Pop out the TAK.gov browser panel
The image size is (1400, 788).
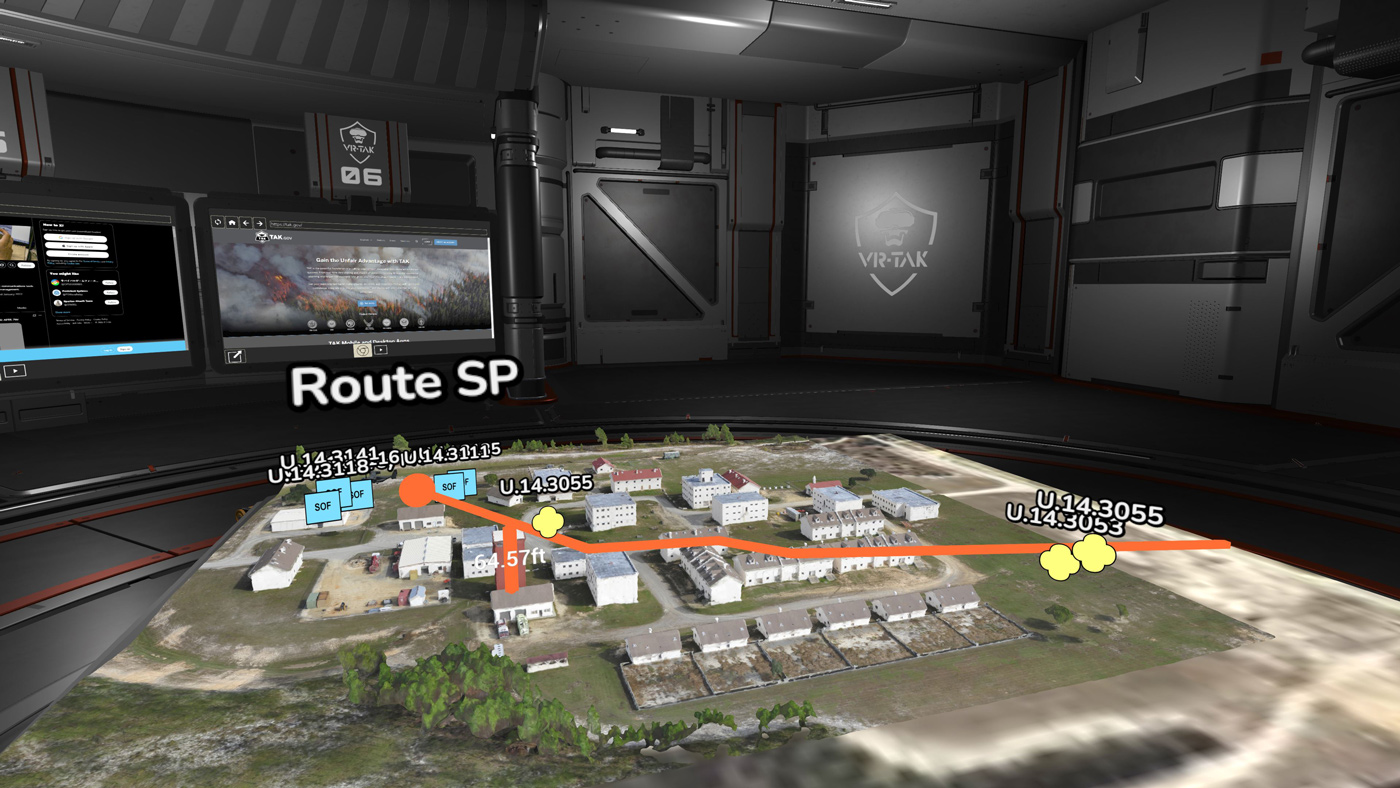point(236,356)
